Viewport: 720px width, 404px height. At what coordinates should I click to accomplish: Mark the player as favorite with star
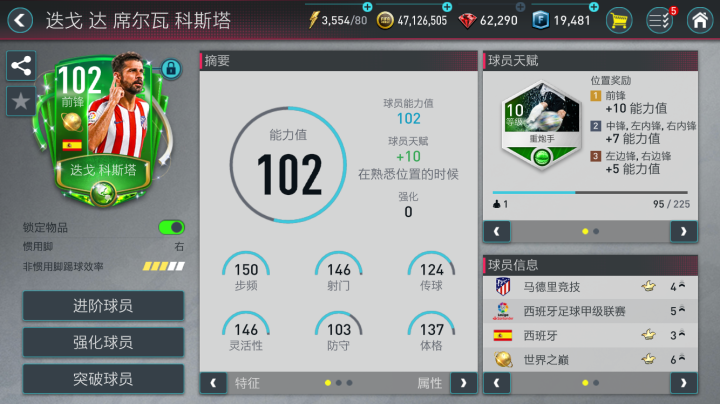[20, 100]
